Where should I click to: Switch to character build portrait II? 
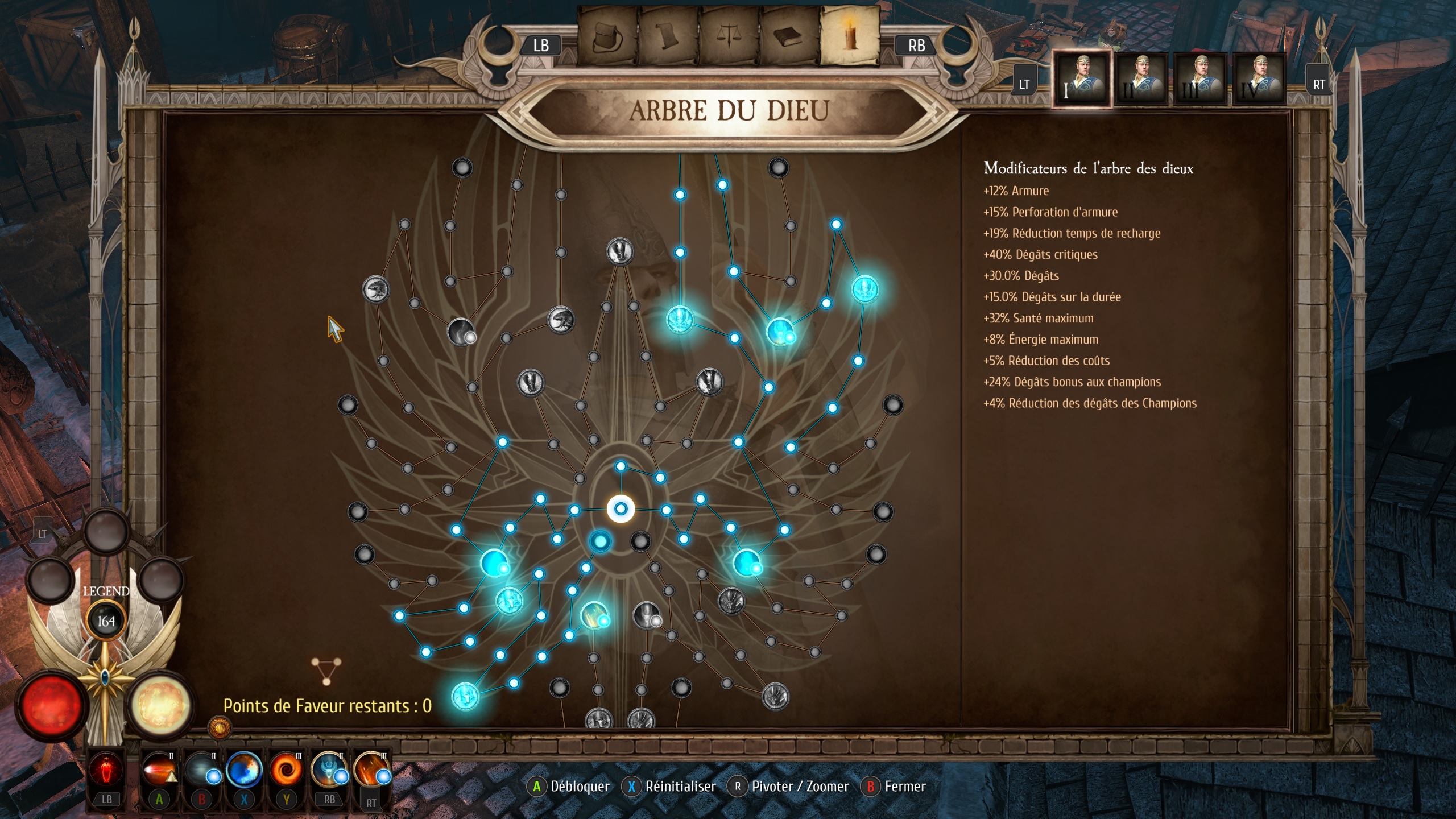click(1141, 79)
